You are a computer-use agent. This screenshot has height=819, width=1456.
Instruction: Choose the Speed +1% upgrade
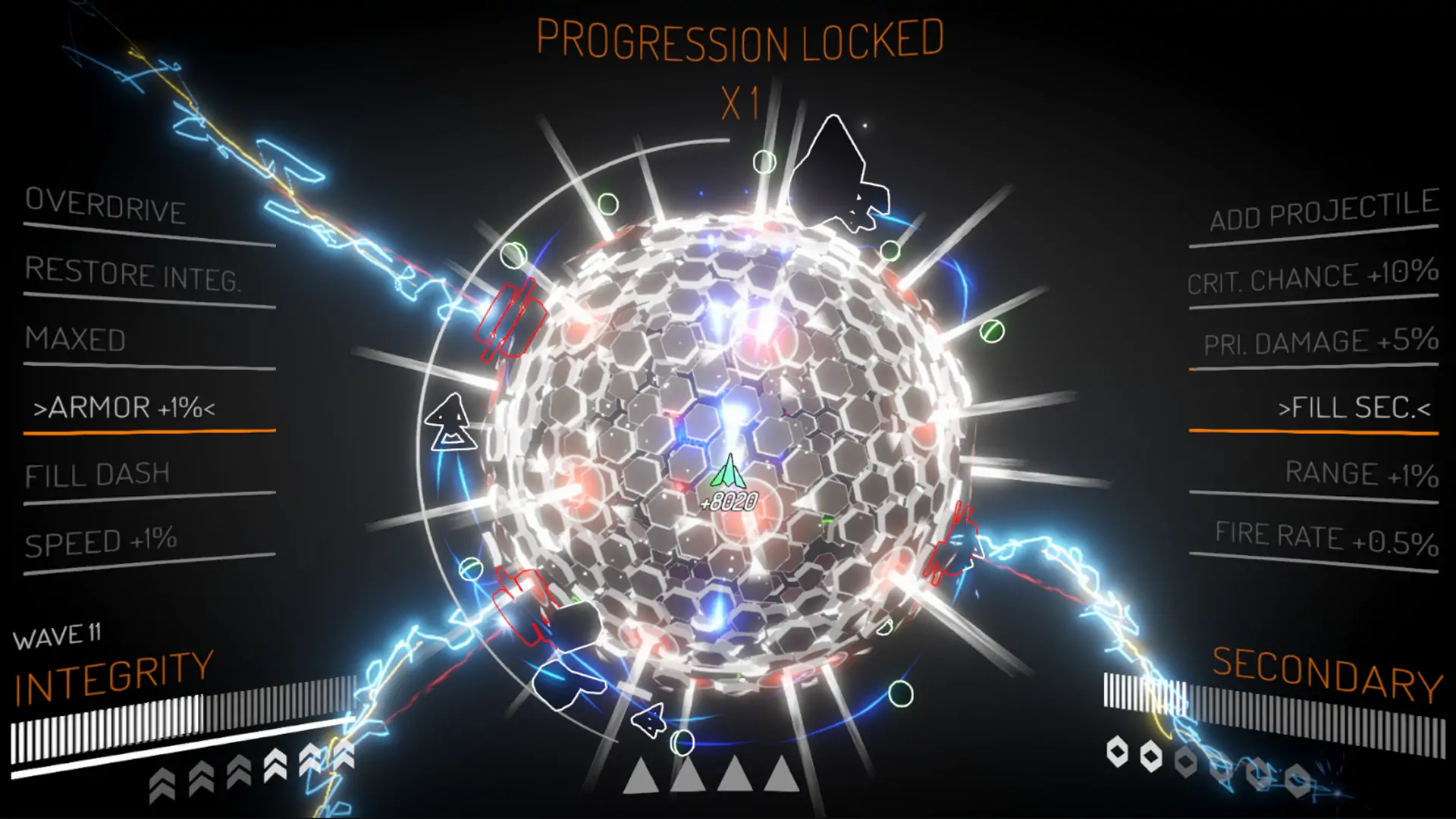point(101,541)
